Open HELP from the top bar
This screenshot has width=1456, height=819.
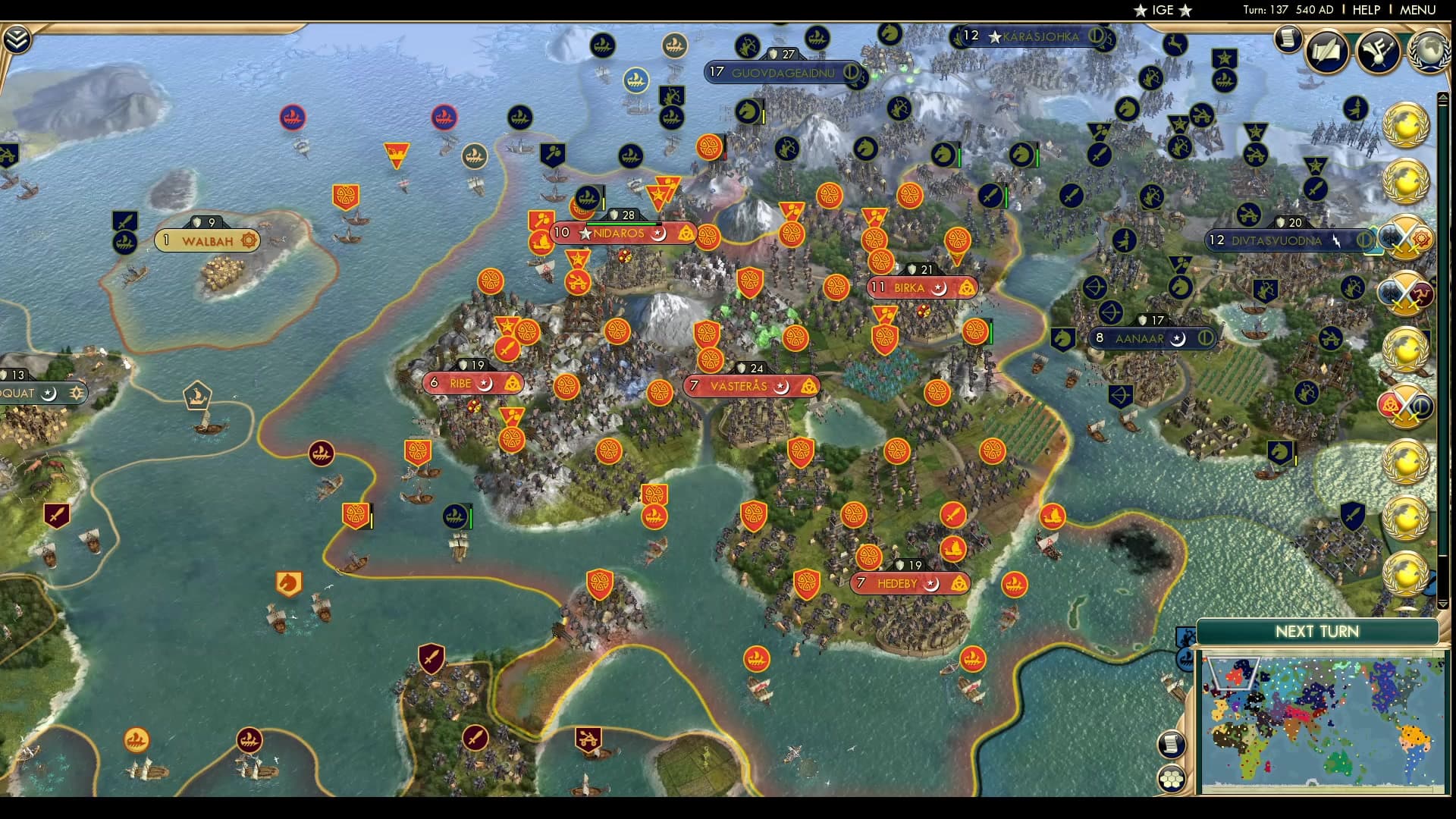pos(1365,10)
